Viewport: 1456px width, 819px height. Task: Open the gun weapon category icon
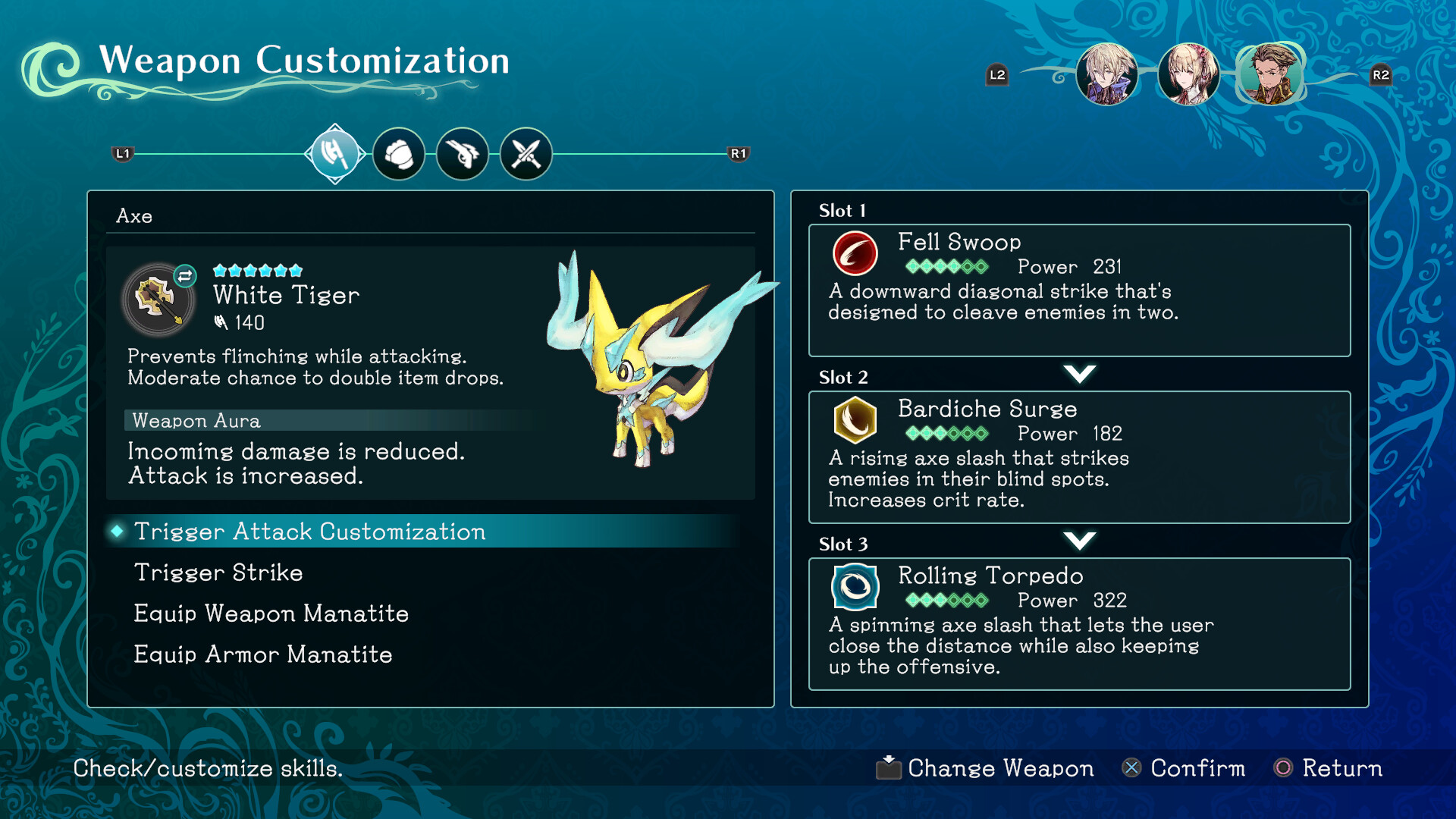[463, 152]
